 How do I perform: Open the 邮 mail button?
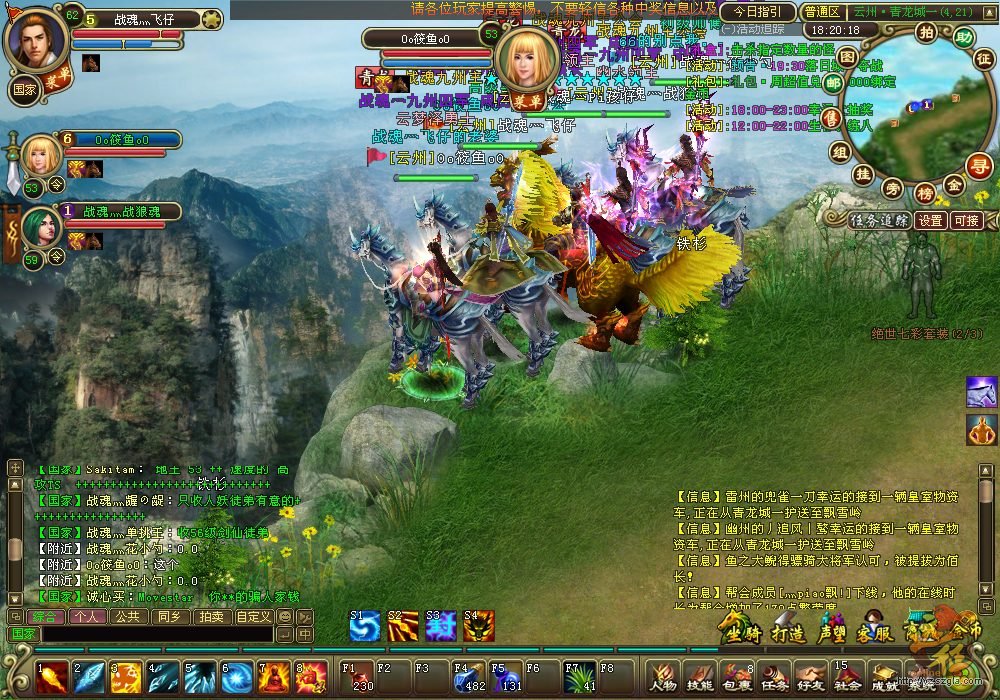pyautogui.click(x=834, y=84)
